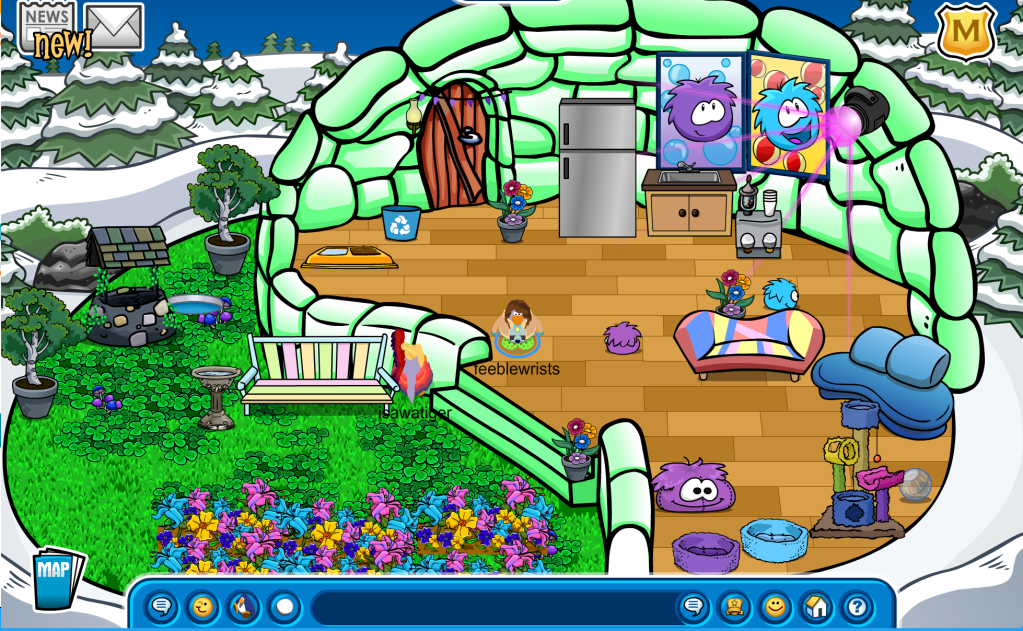This screenshot has width=1023, height=631.
Task: Open the moderator M badge
Action: [965, 32]
